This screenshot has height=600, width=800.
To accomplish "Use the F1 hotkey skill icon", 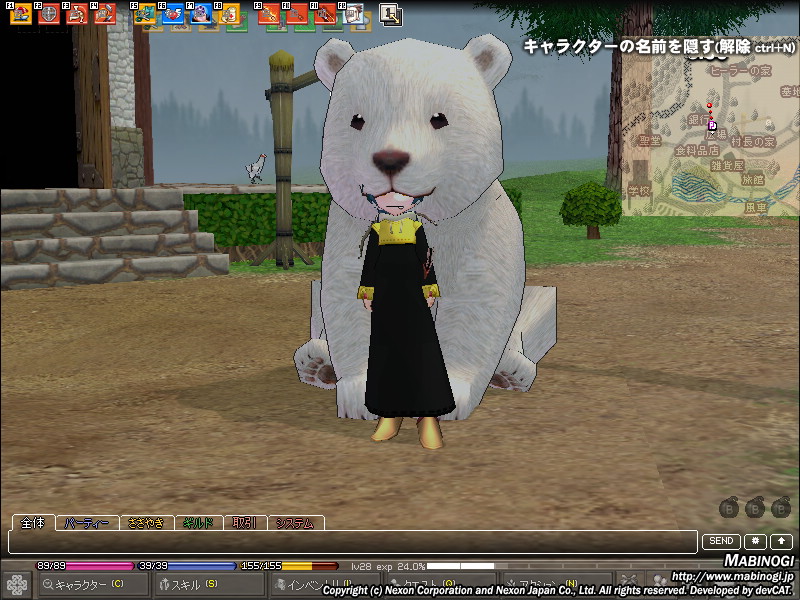I will tap(20, 14).
